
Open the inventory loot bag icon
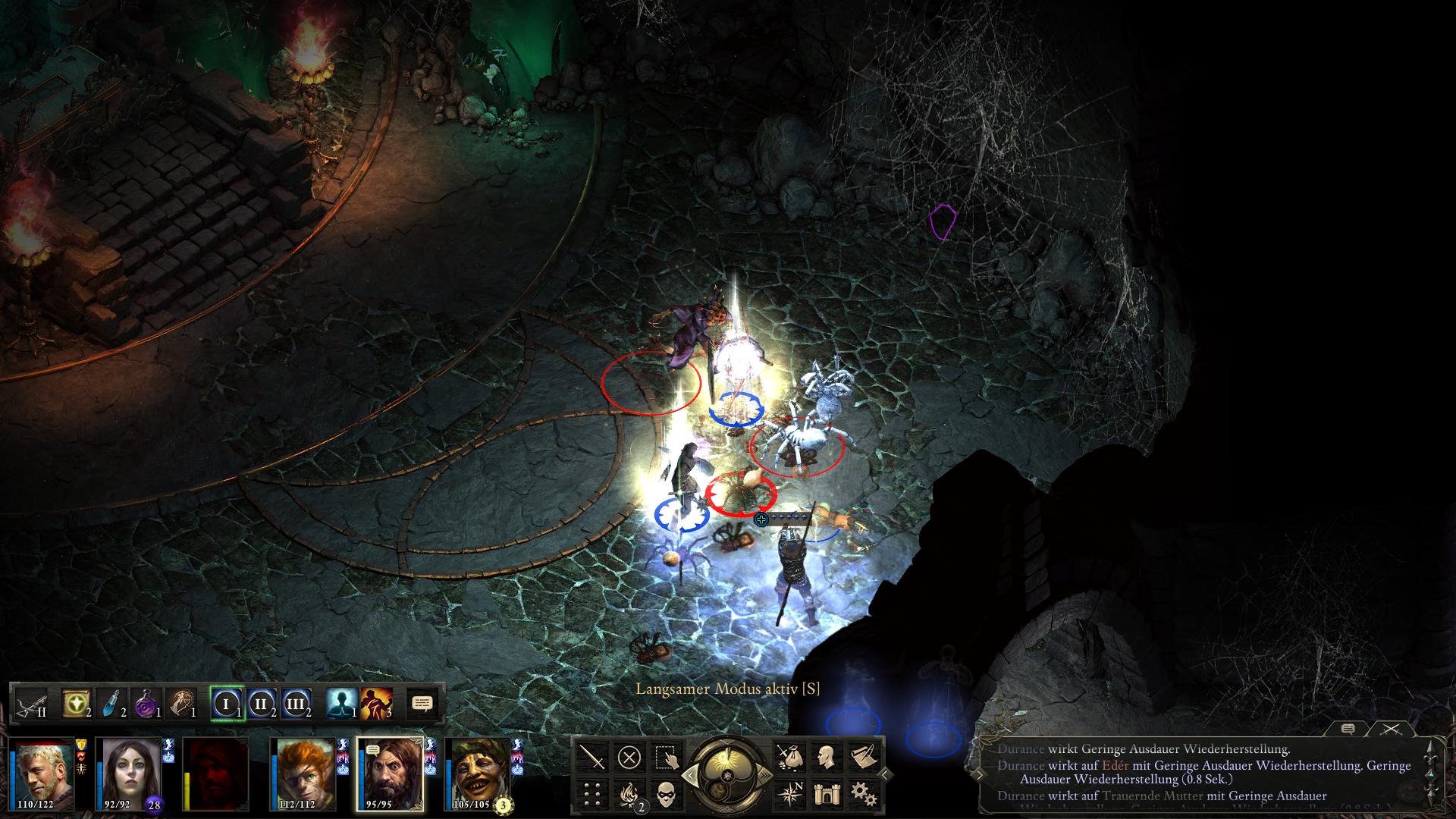click(x=788, y=756)
